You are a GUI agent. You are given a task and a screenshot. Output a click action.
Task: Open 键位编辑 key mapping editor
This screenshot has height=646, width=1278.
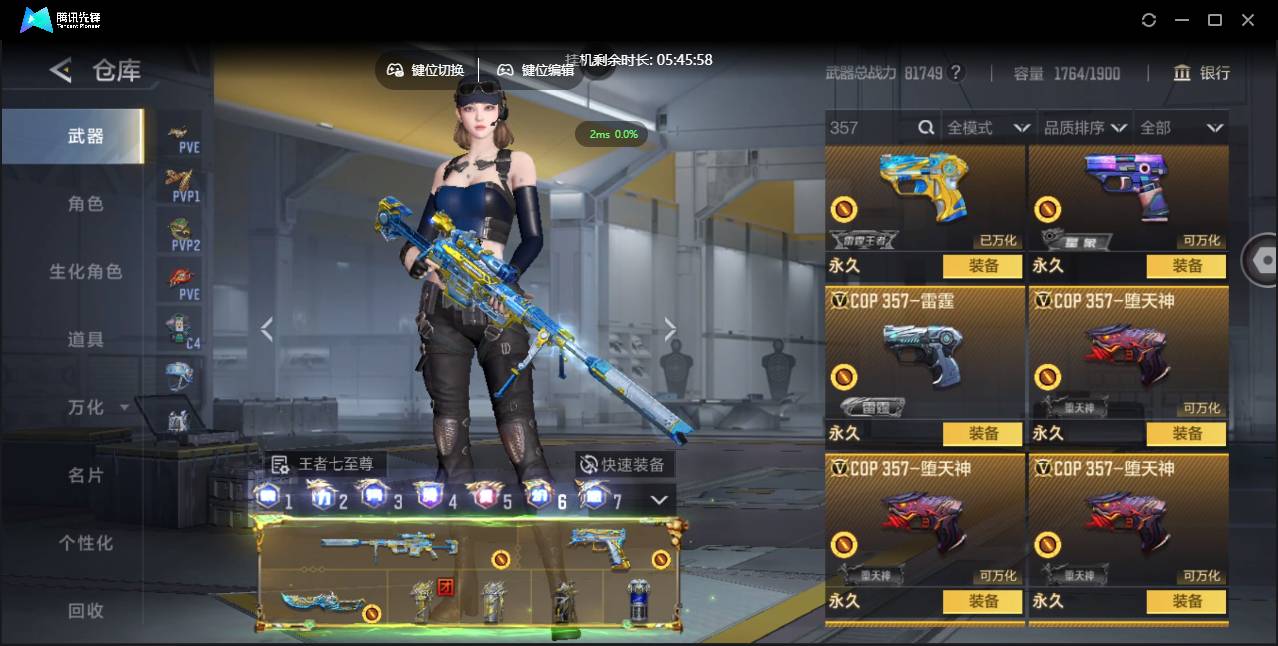coord(536,70)
